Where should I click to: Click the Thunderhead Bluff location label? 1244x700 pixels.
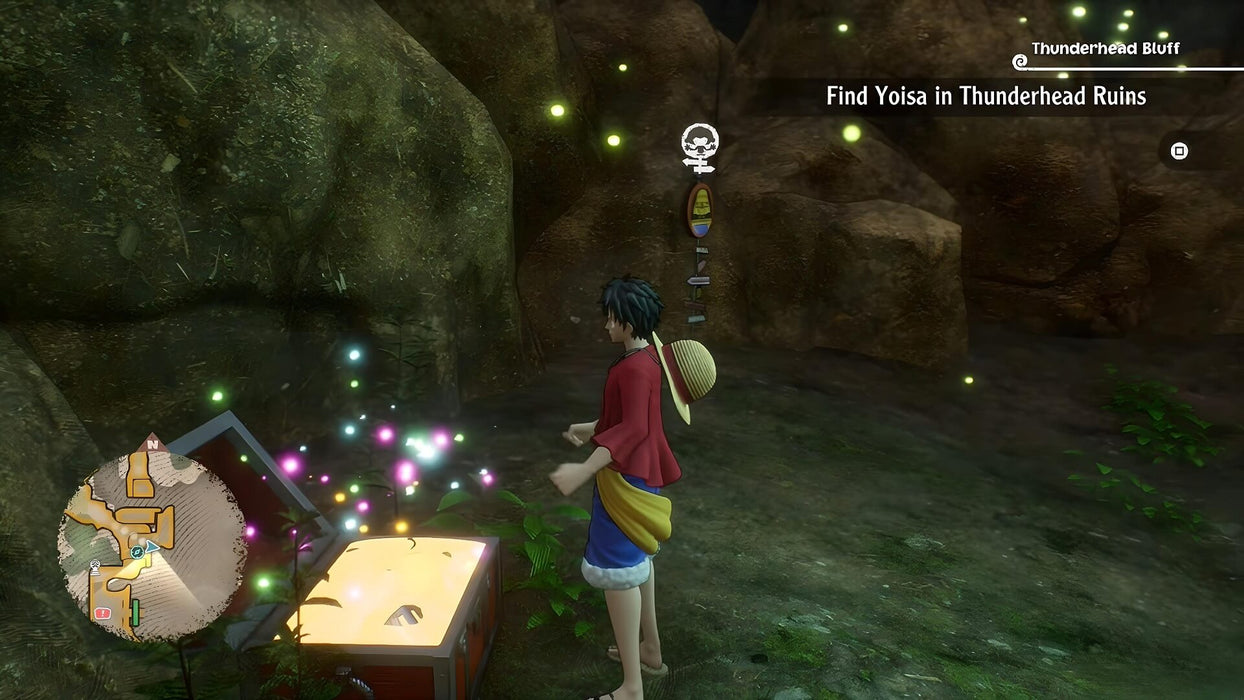1105,49
